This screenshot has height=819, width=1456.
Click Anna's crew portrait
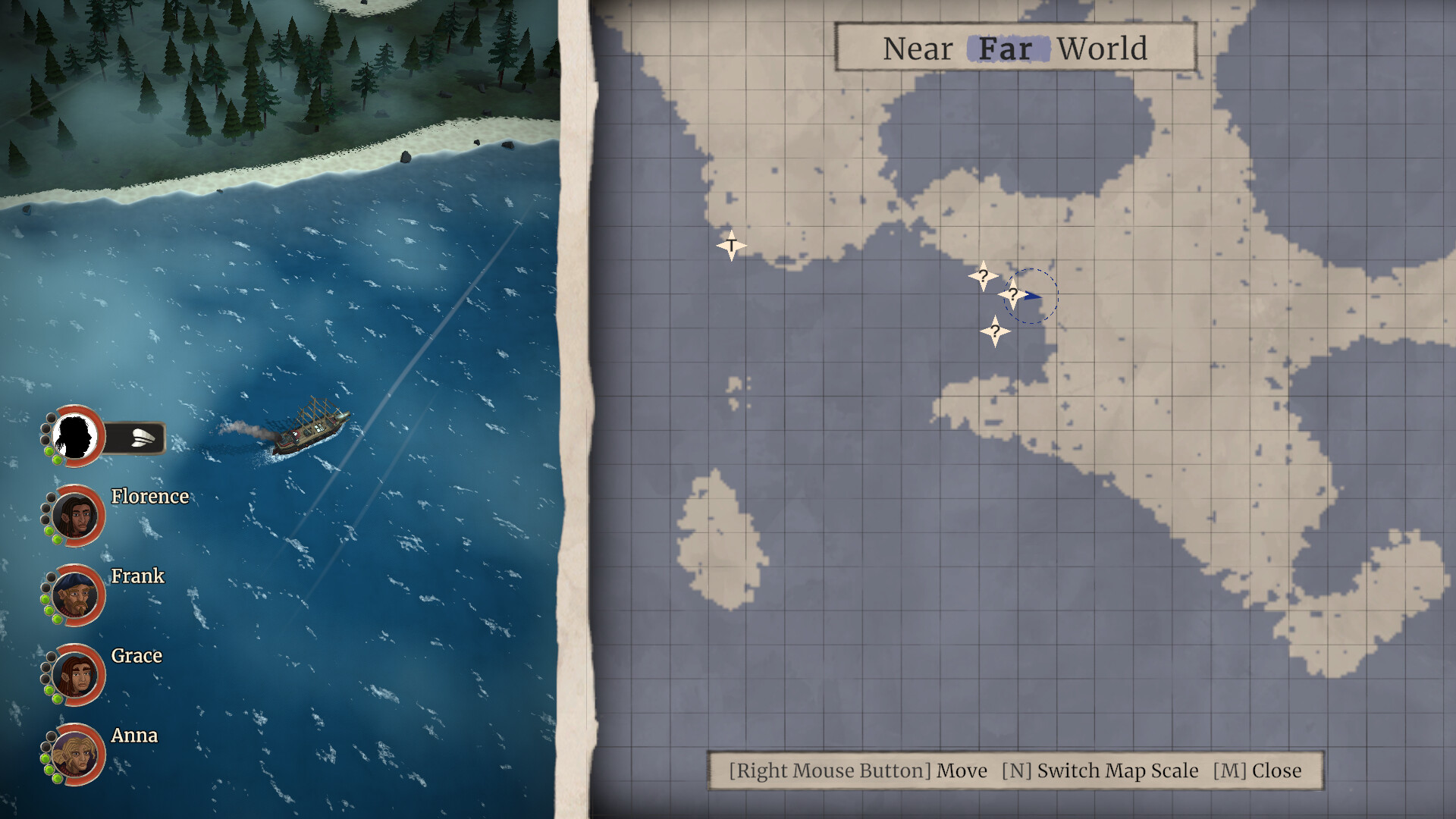click(x=74, y=755)
